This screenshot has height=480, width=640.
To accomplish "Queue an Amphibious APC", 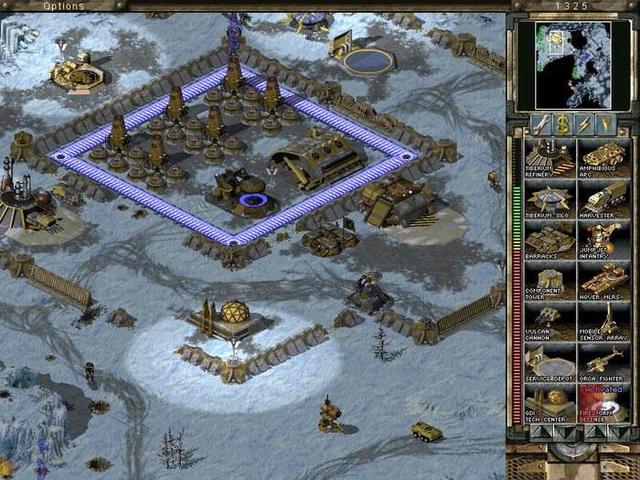I will pos(604,159).
